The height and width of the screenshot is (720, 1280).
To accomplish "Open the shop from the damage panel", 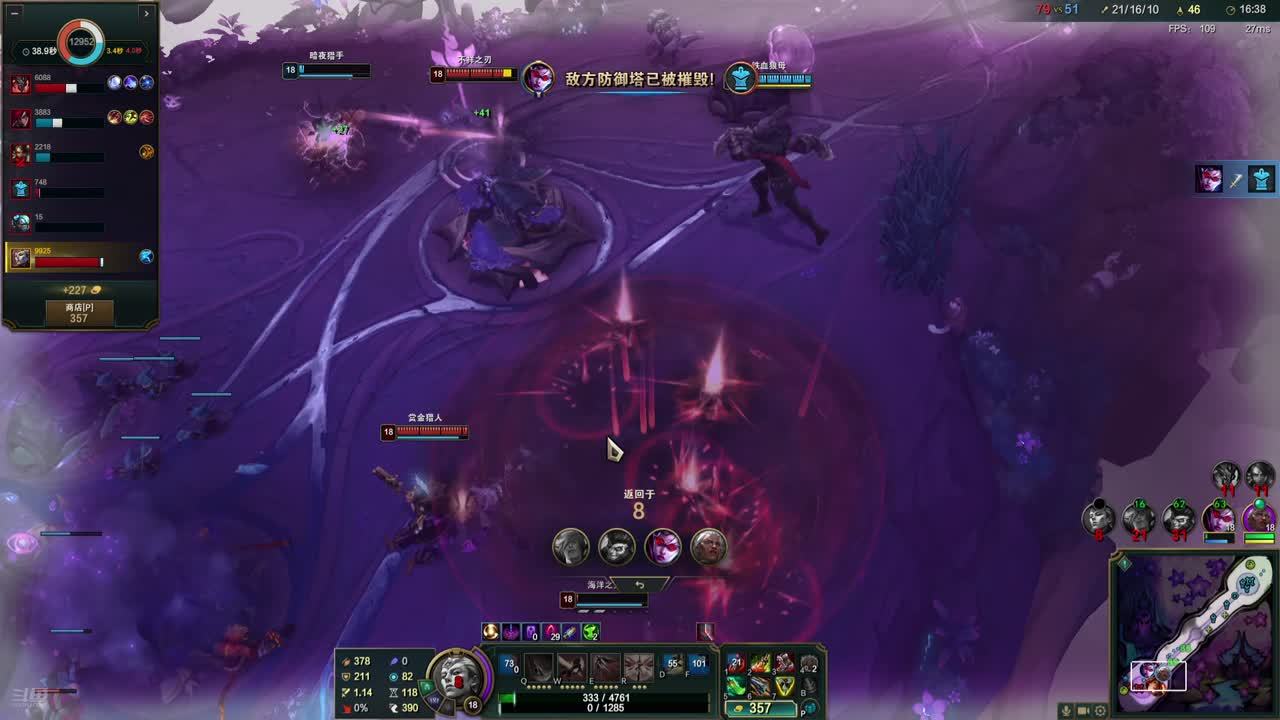I will click(x=78, y=313).
